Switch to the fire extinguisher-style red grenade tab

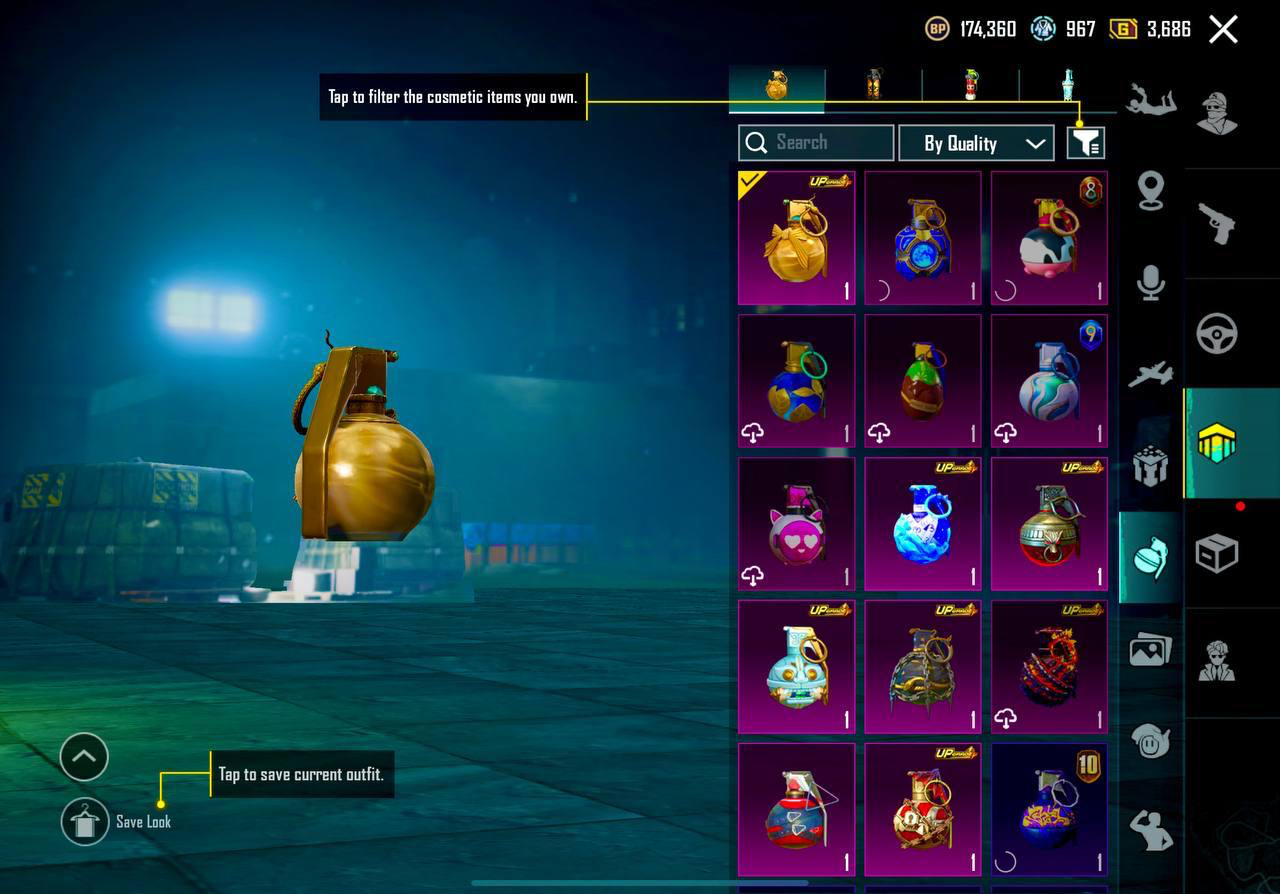(970, 86)
